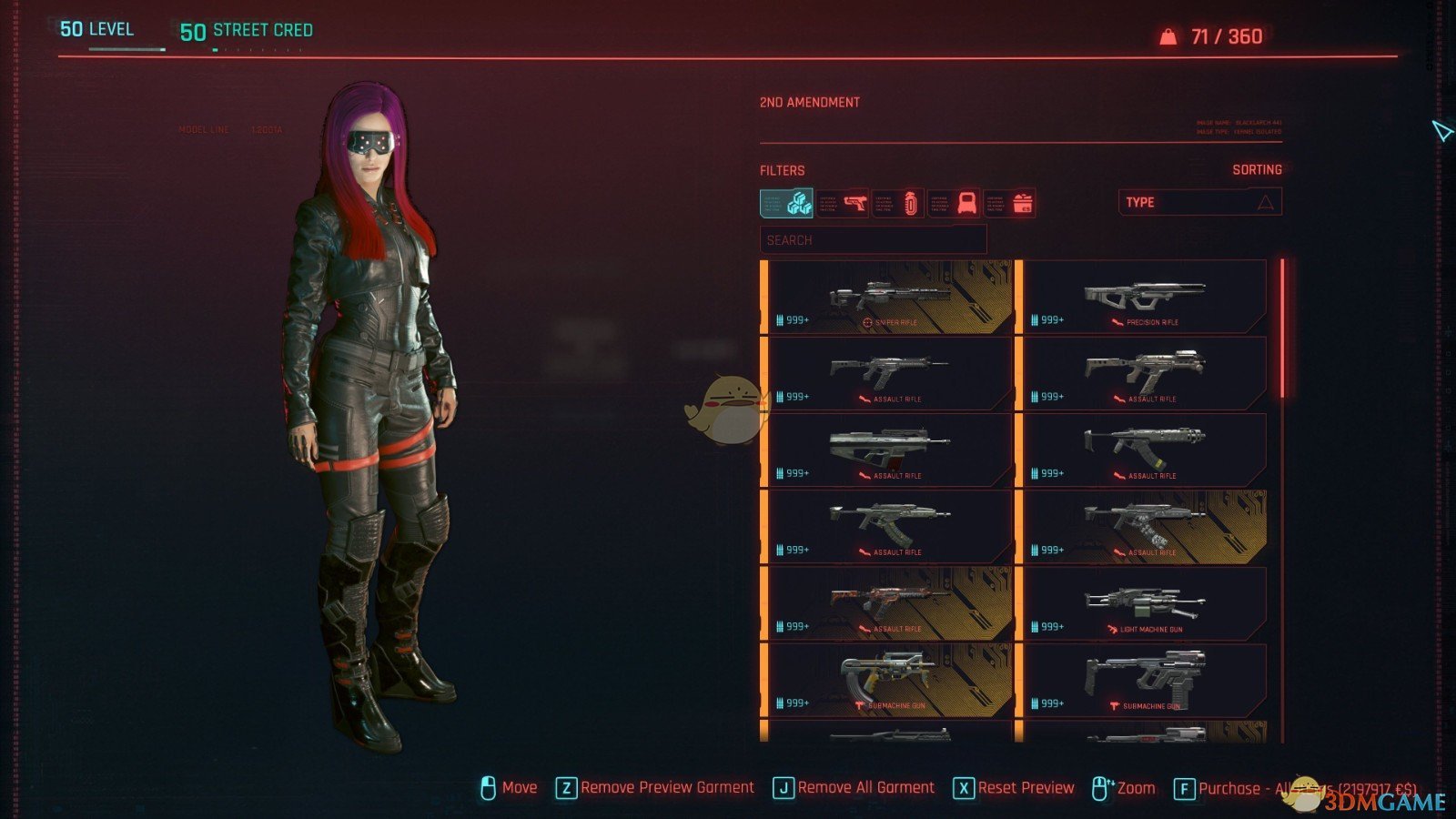Switch to the cyberware head filter

pyautogui.click(x=955, y=203)
